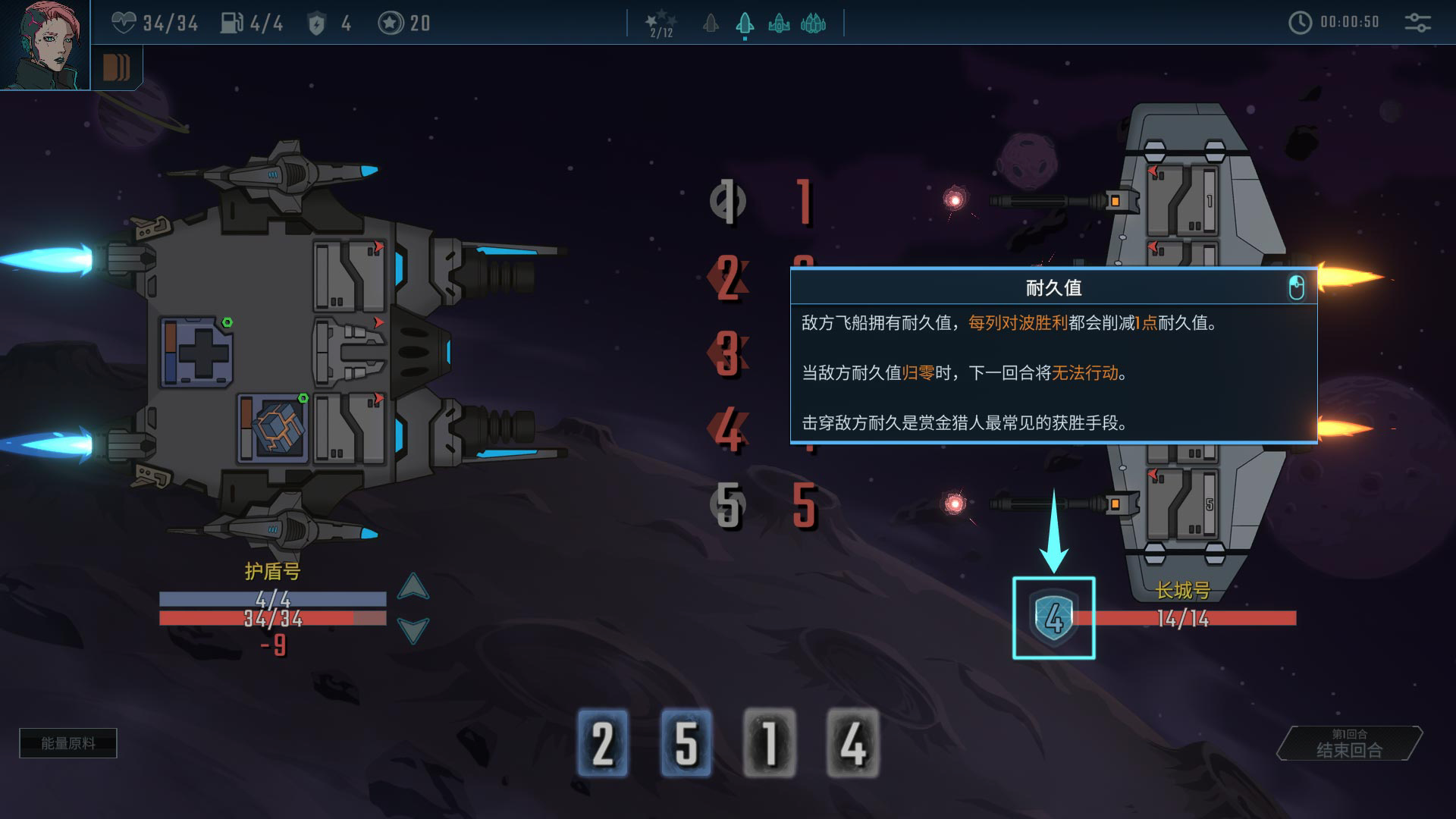The width and height of the screenshot is (1456, 819).
Task: Select the medical cross ship module
Action: coord(197,353)
